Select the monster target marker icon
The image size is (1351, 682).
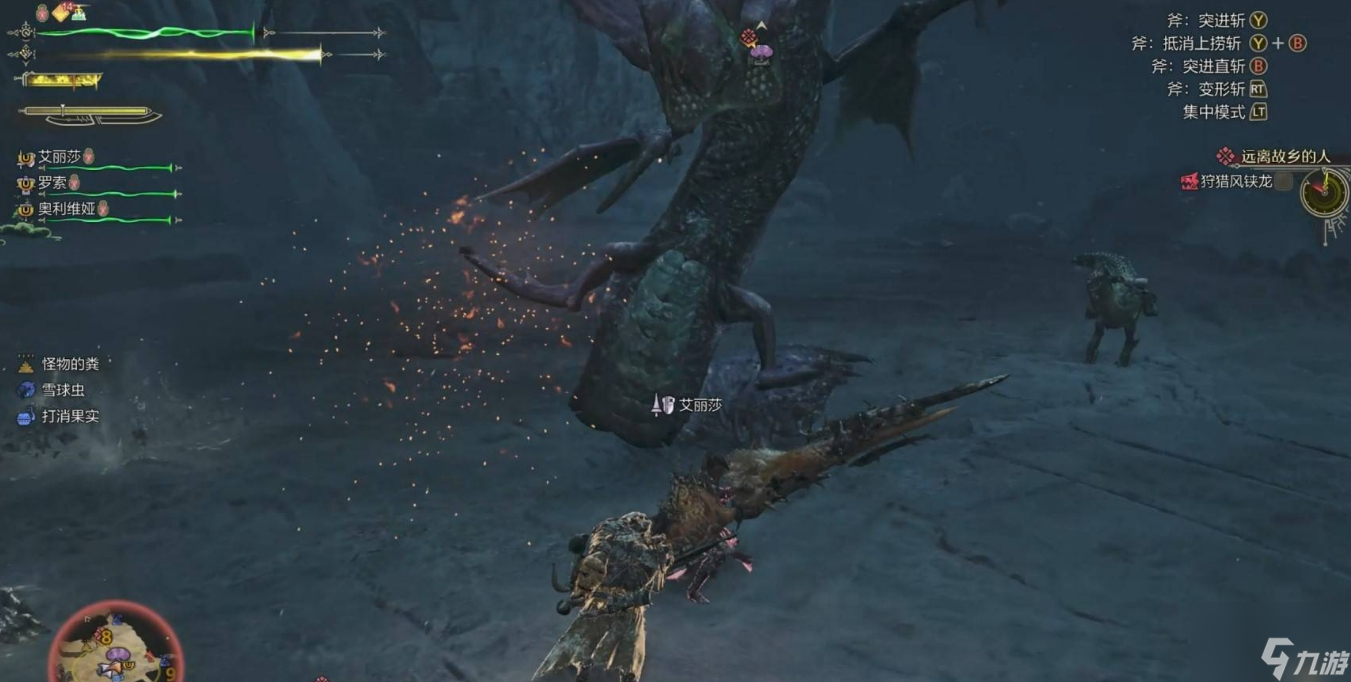[x=749, y=38]
